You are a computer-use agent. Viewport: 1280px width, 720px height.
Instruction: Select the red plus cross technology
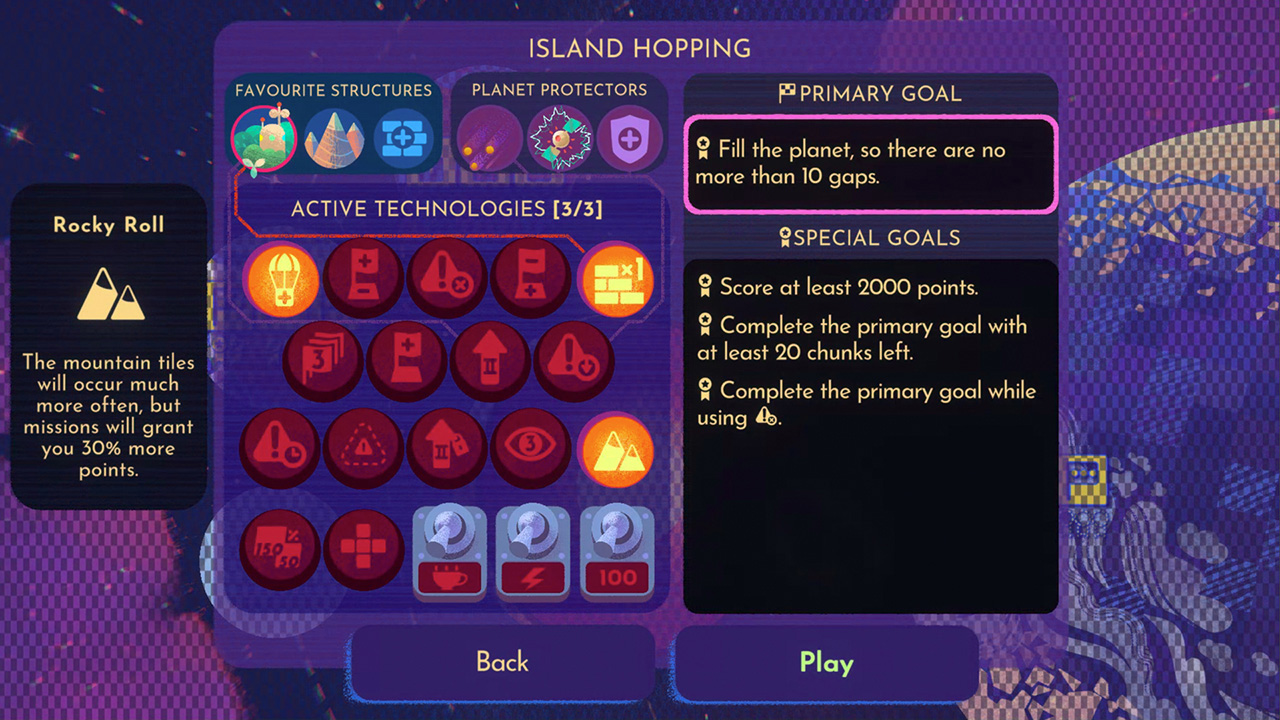tap(364, 548)
